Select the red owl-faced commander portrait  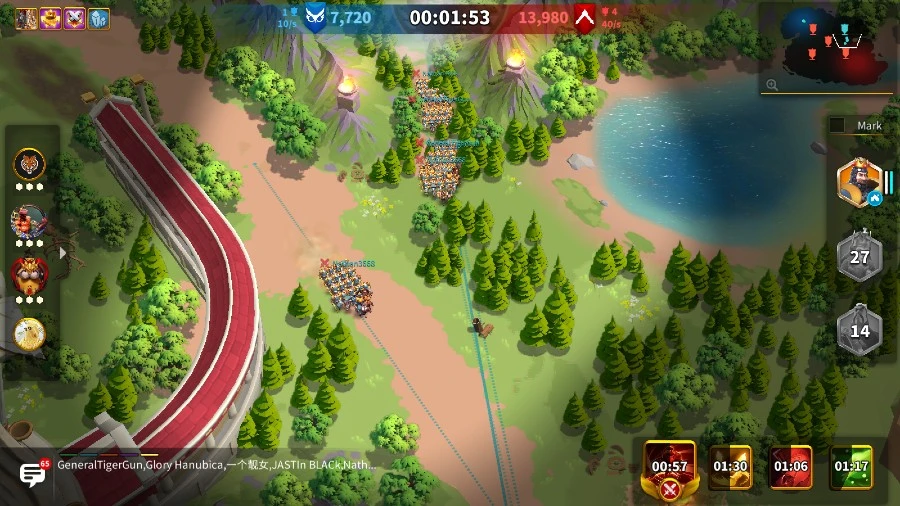(29, 274)
